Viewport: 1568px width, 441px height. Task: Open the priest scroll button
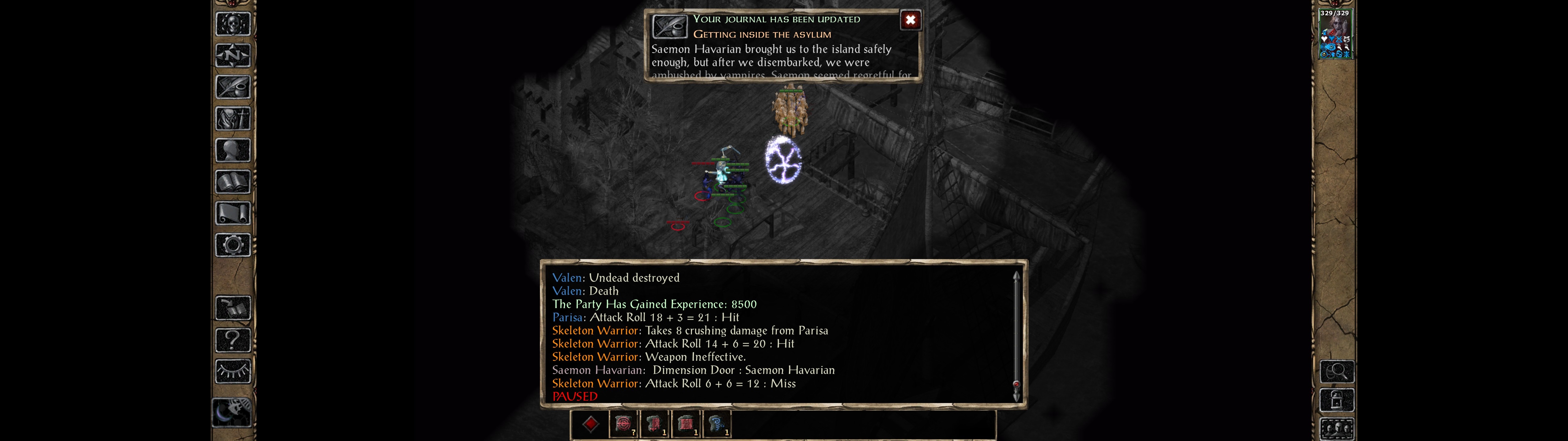pyautogui.click(x=232, y=214)
